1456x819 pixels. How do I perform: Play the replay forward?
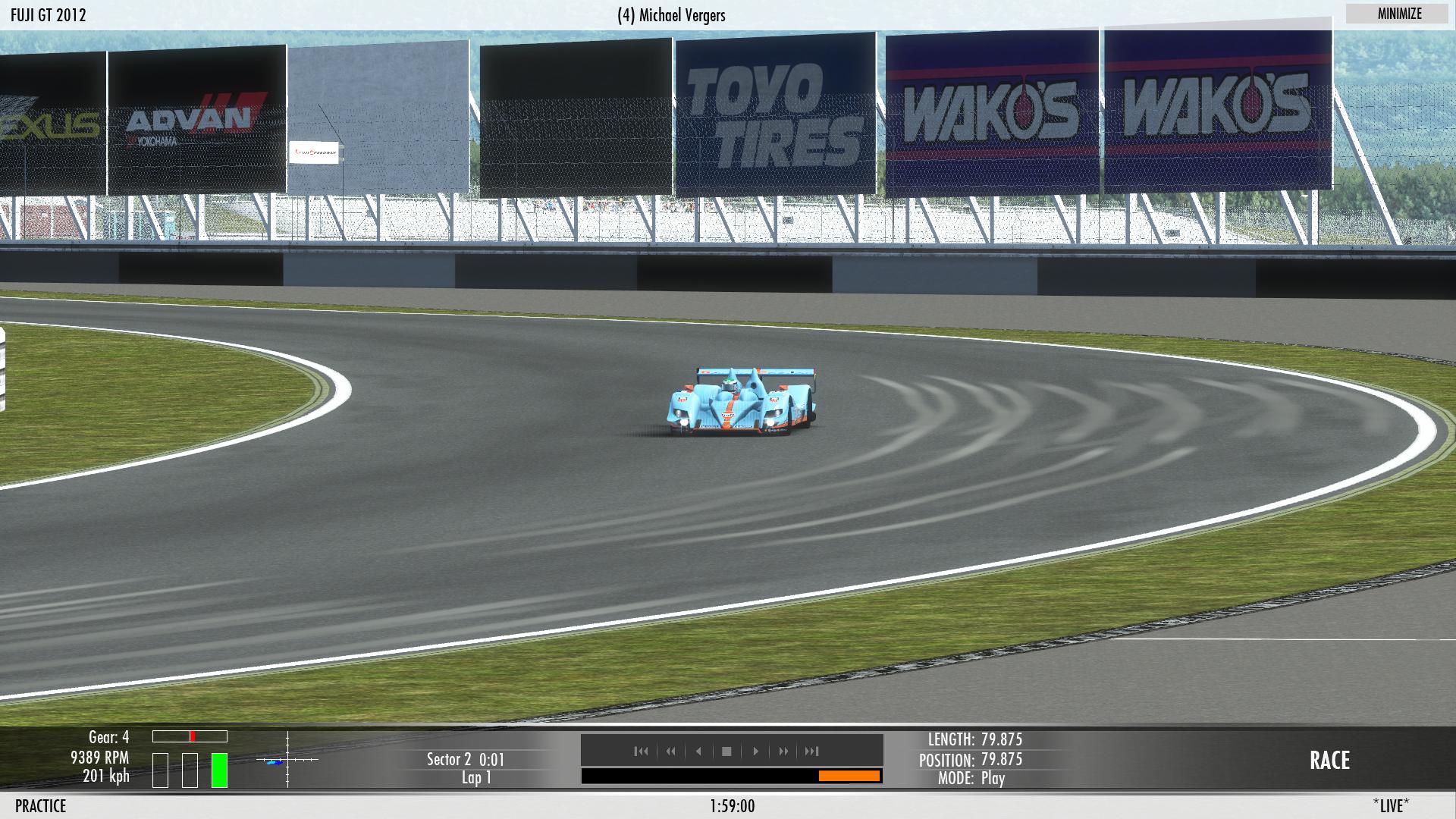(755, 752)
